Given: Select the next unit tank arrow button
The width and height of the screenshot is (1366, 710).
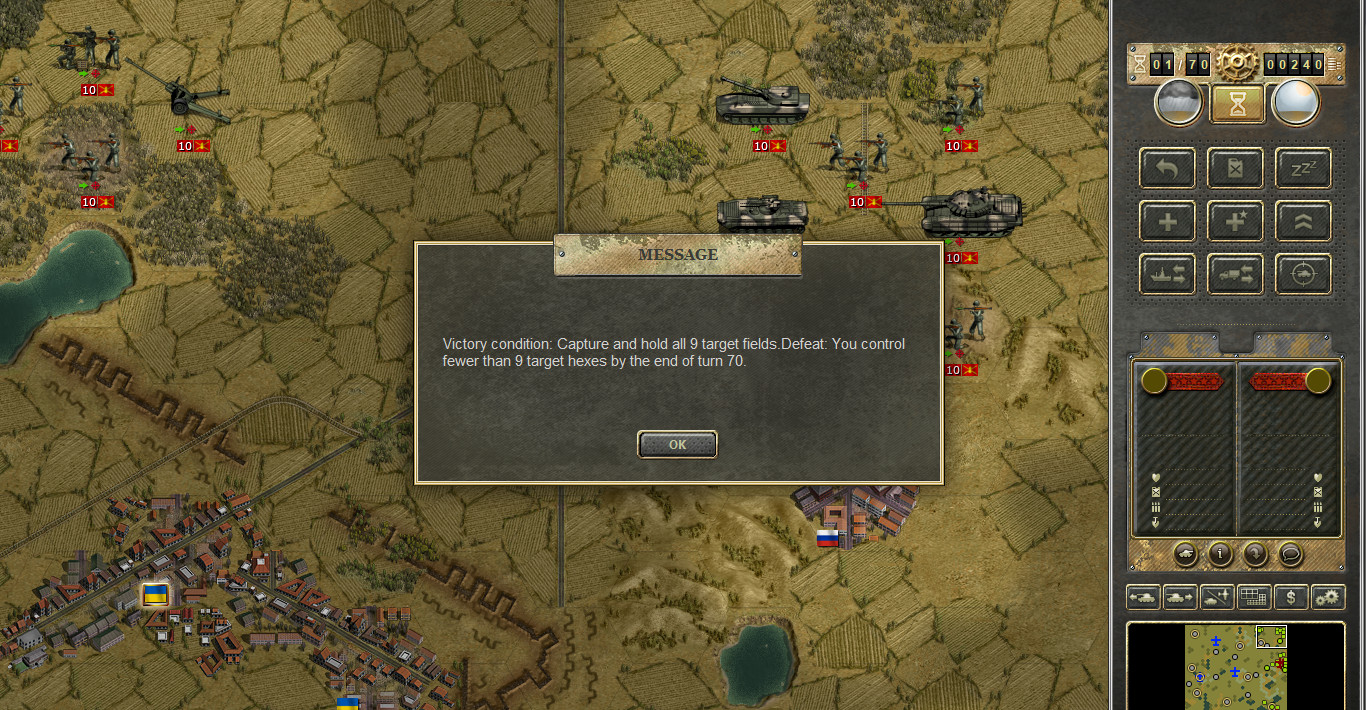Looking at the screenshot, I should click(x=1181, y=597).
